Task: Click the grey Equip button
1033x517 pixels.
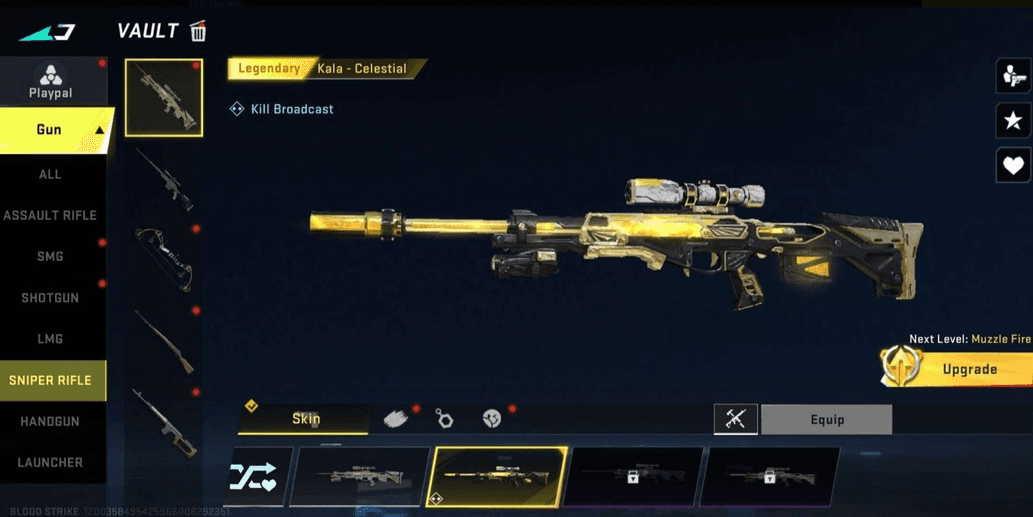Action: tap(826, 420)
